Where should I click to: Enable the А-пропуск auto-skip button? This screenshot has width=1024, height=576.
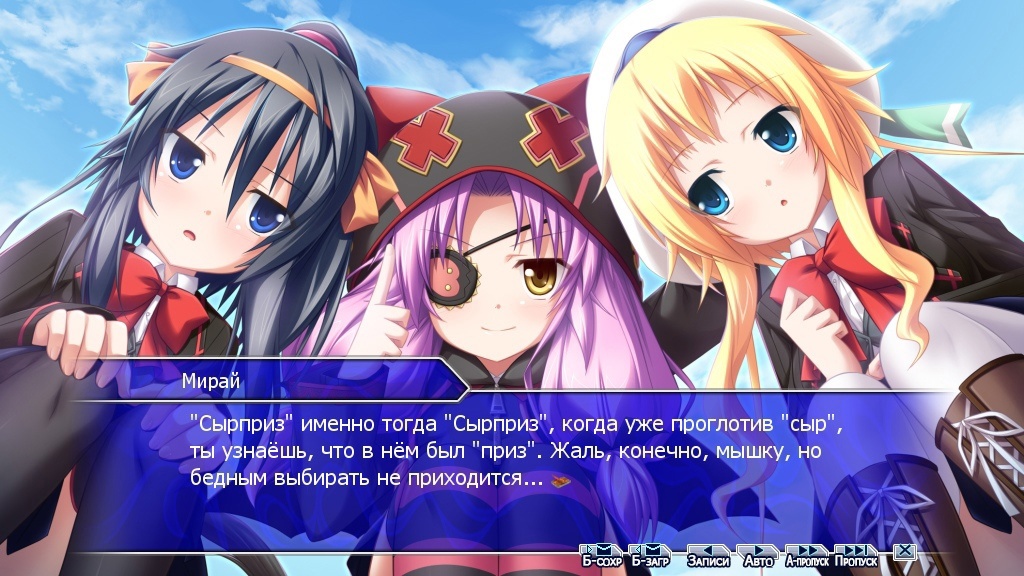tap(807, 554)
